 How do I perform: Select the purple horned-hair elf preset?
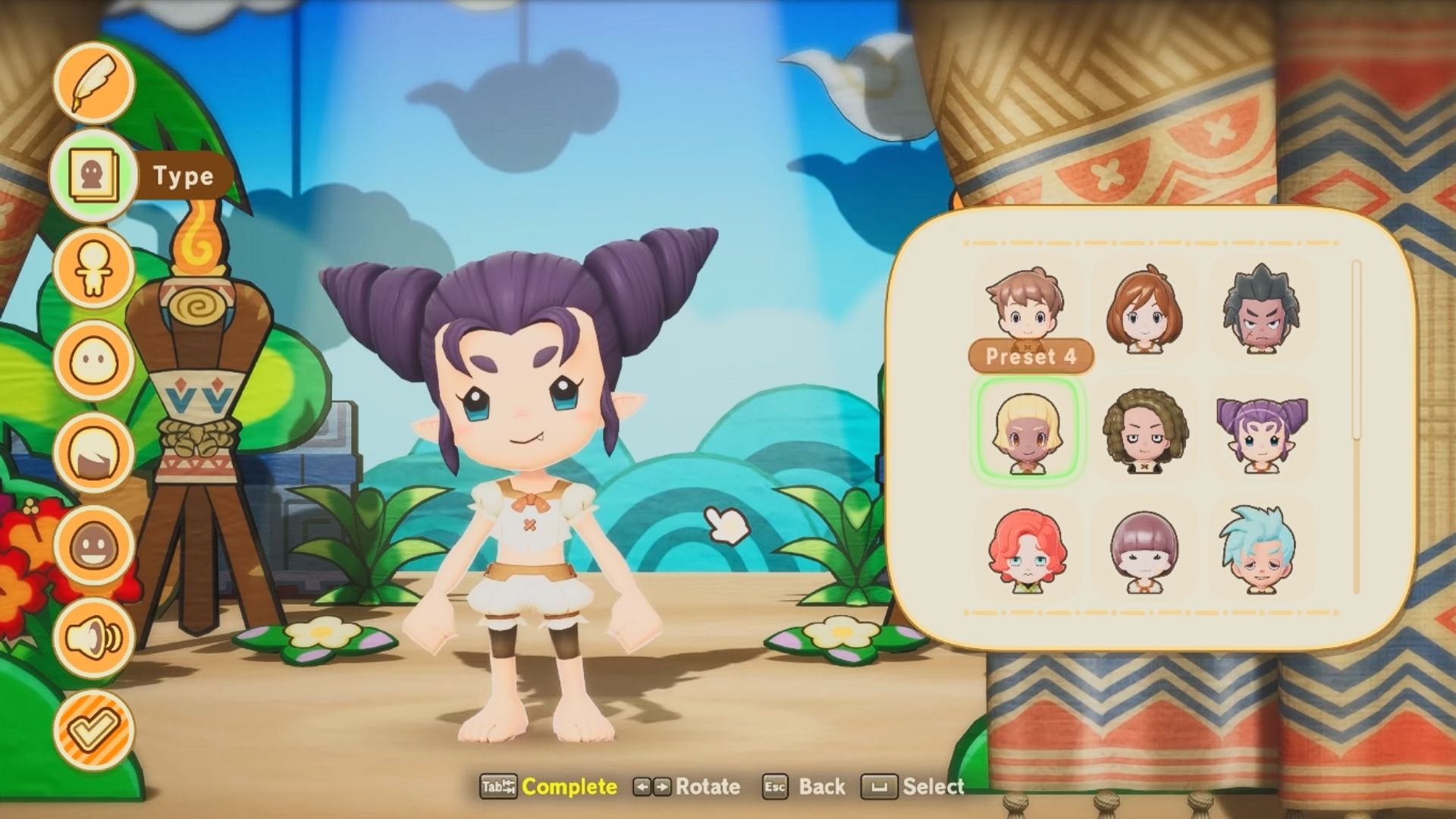pos(1261,430)
